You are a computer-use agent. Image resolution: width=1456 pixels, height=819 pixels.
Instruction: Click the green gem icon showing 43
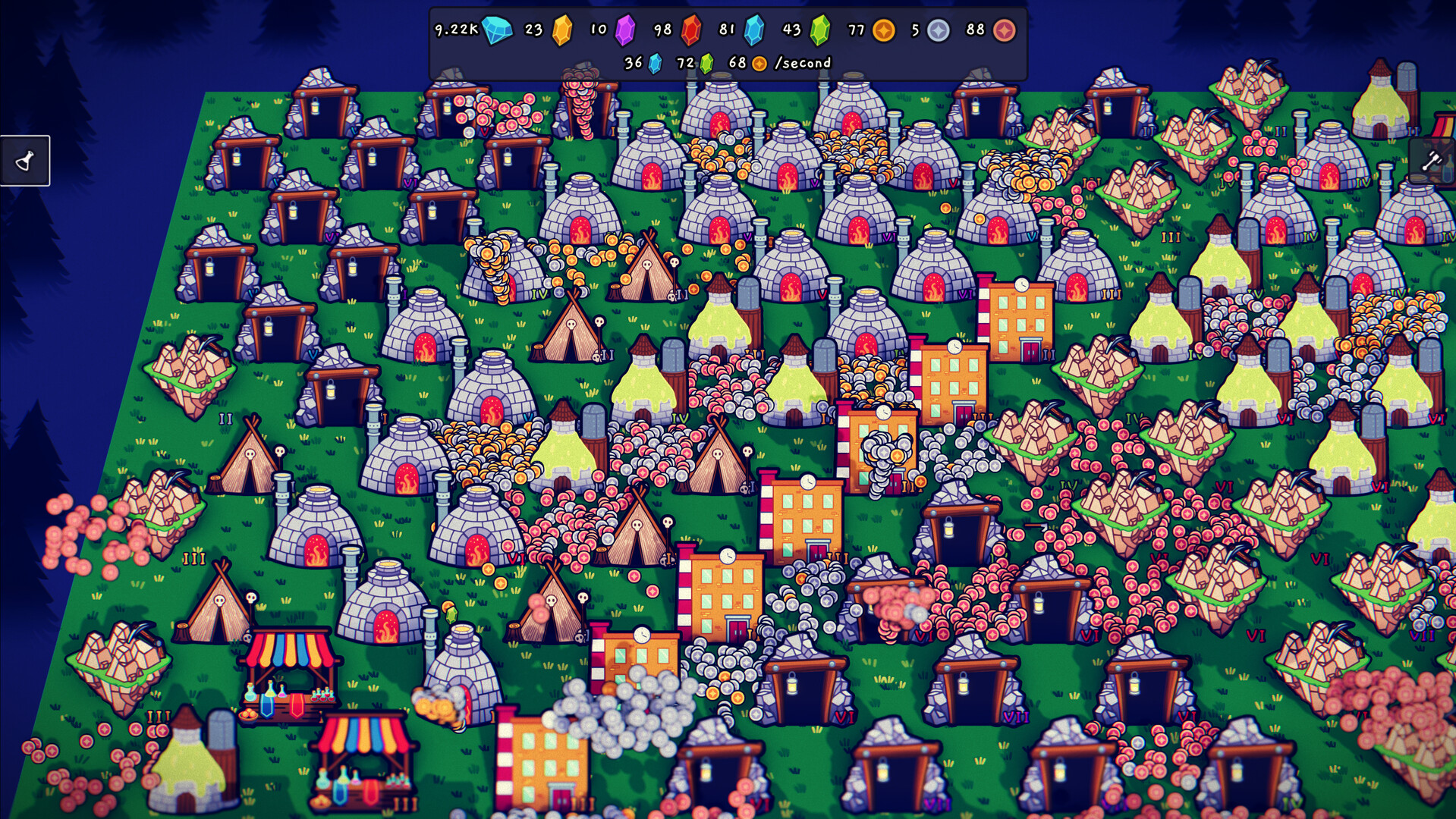(x=818, y=31)
